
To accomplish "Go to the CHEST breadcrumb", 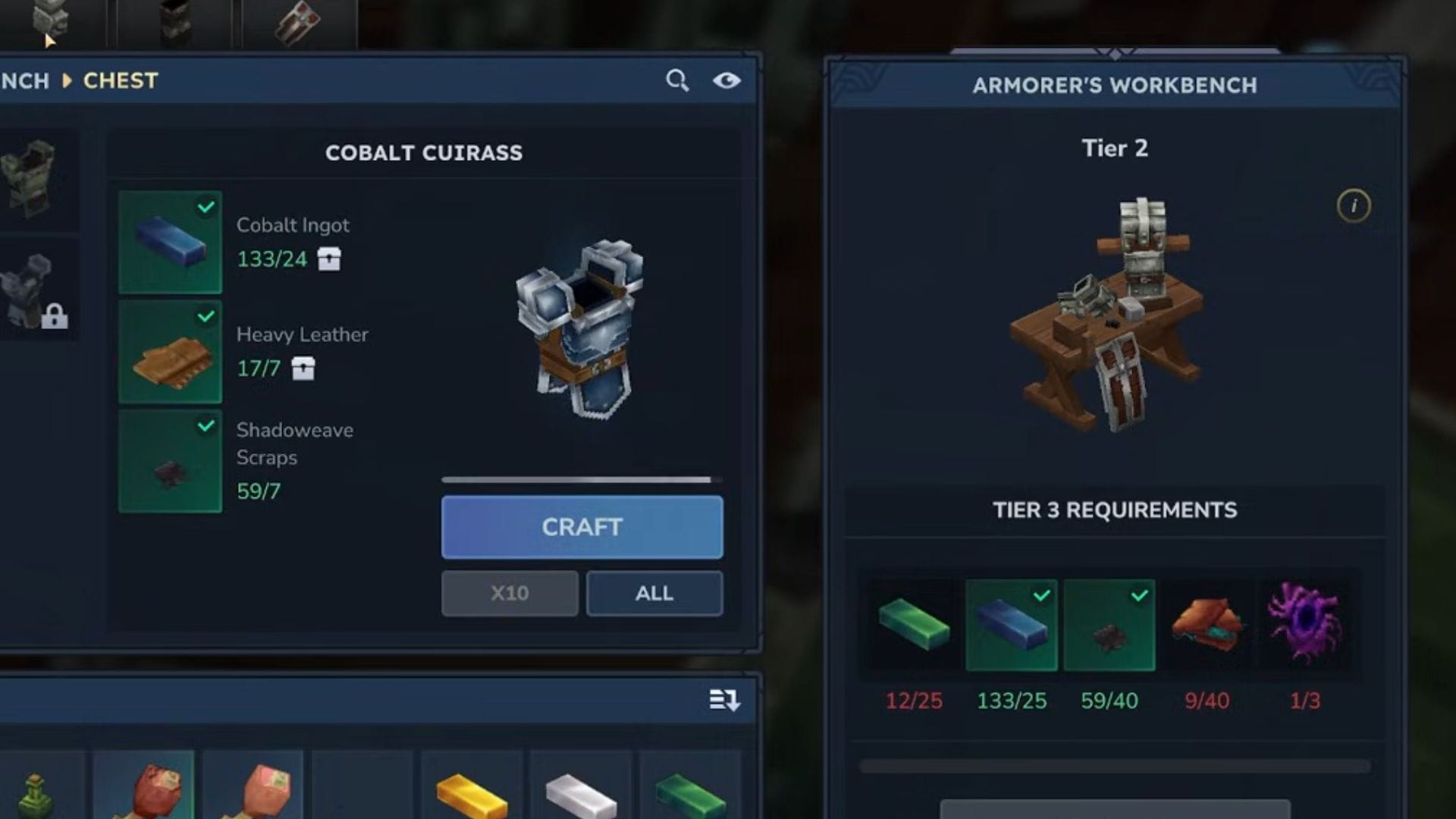I will pos(121,80).
